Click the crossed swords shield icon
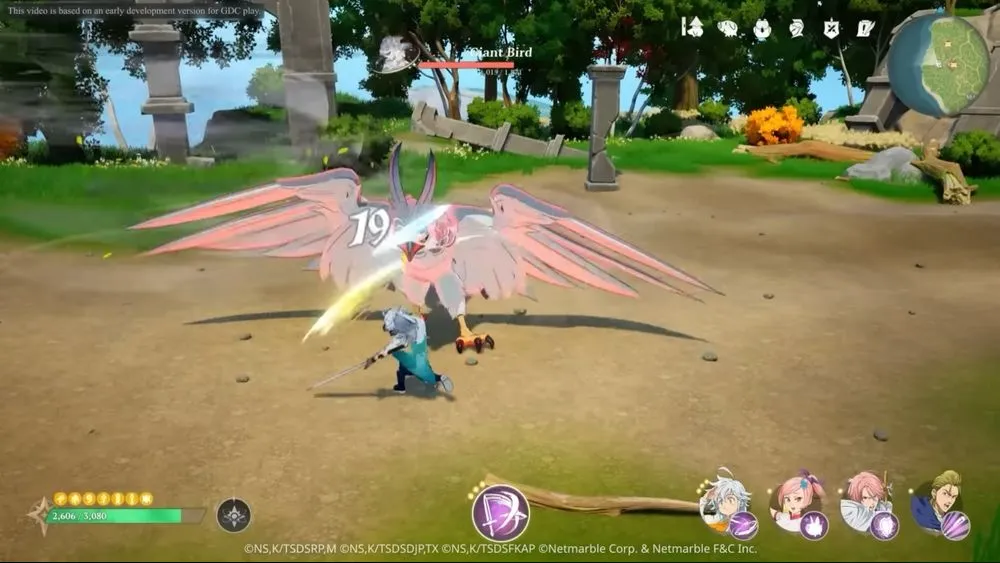 pyautogui.click(x=830, y=28)
